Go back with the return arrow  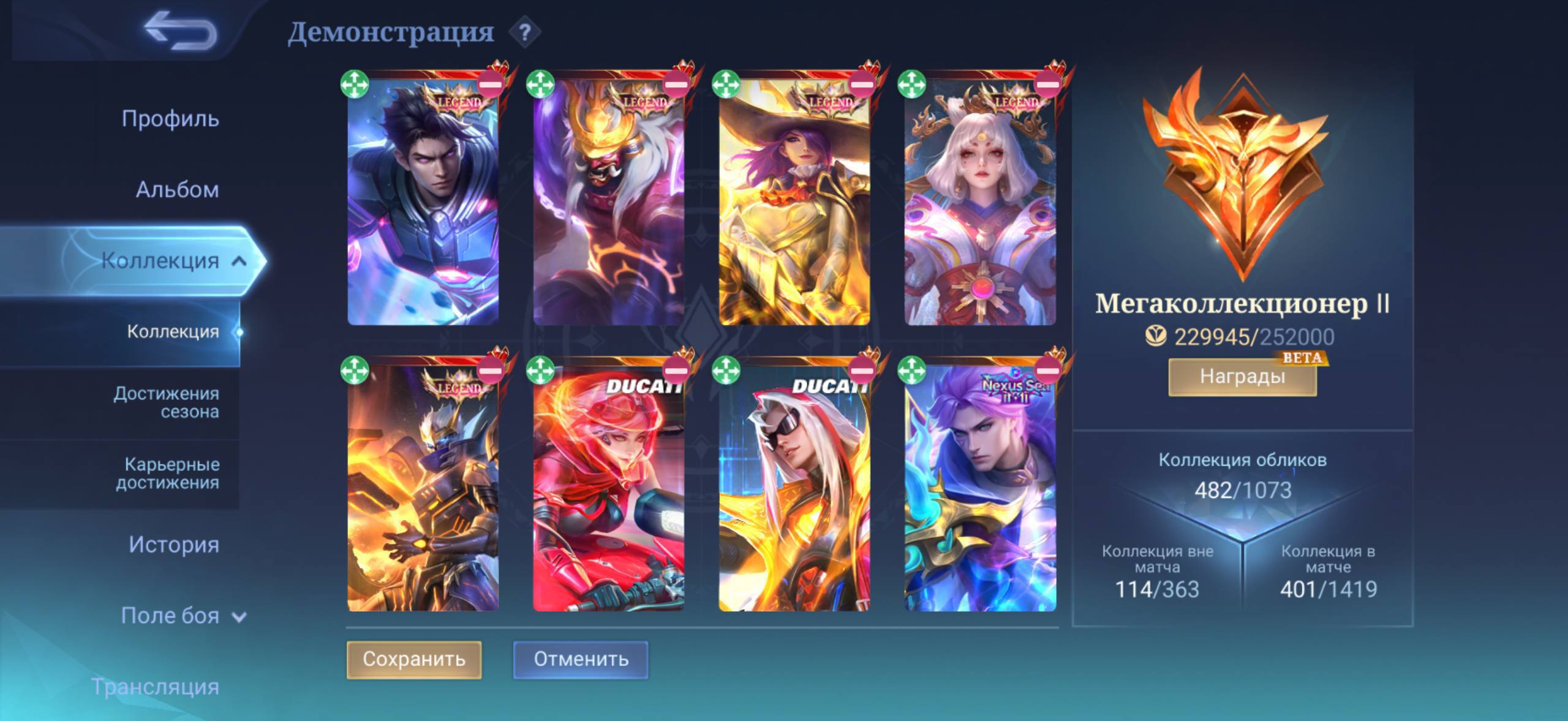181,32
